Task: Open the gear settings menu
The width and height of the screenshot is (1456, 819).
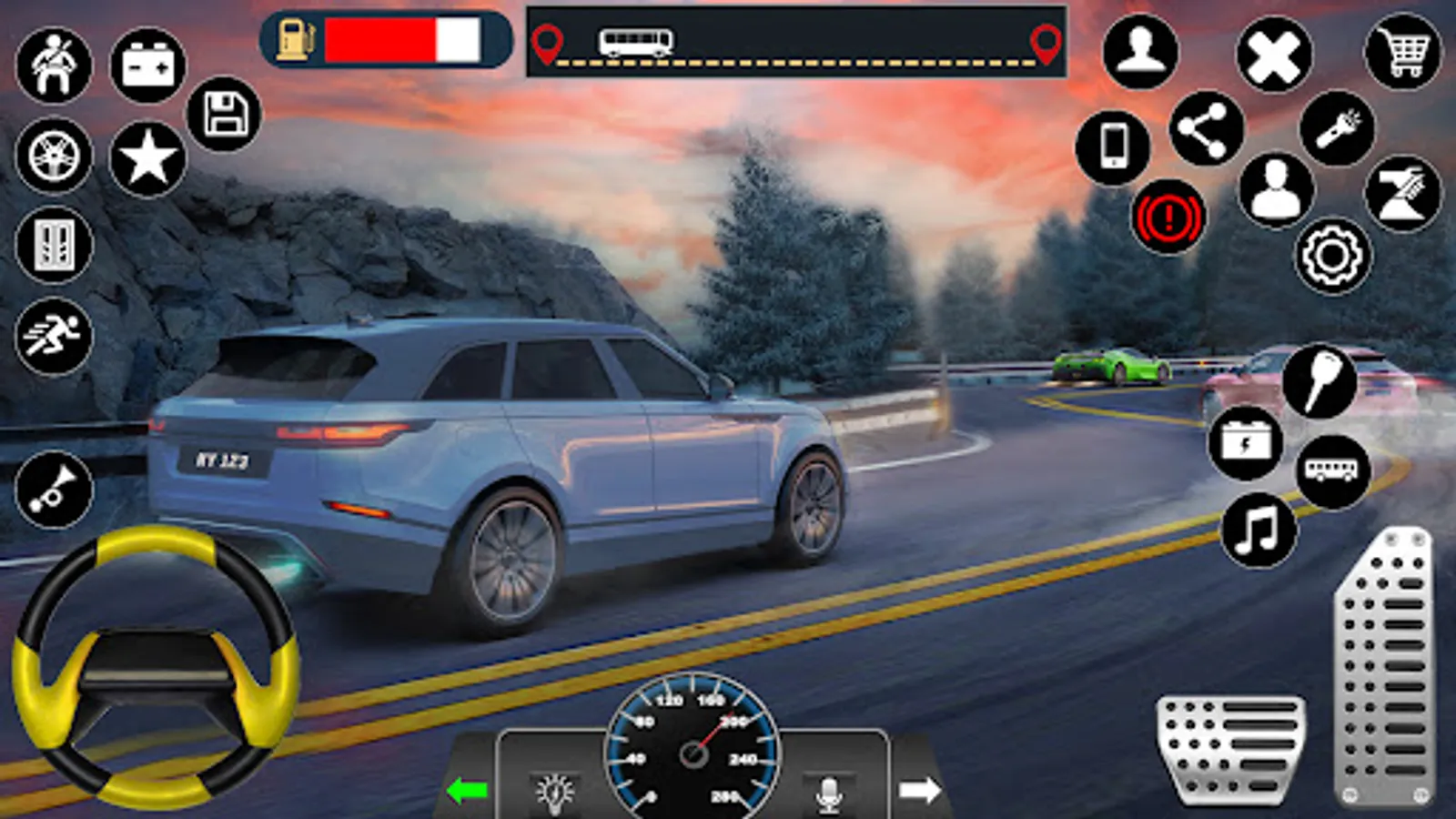Action: pyautogui.click(x=1332, y=257)
